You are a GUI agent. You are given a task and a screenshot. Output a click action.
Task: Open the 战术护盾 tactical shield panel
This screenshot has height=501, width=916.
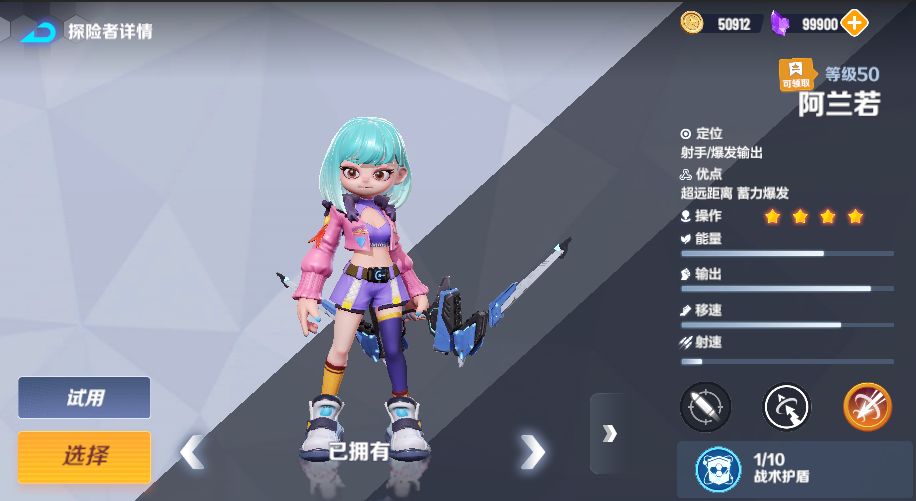pos(795,469)
